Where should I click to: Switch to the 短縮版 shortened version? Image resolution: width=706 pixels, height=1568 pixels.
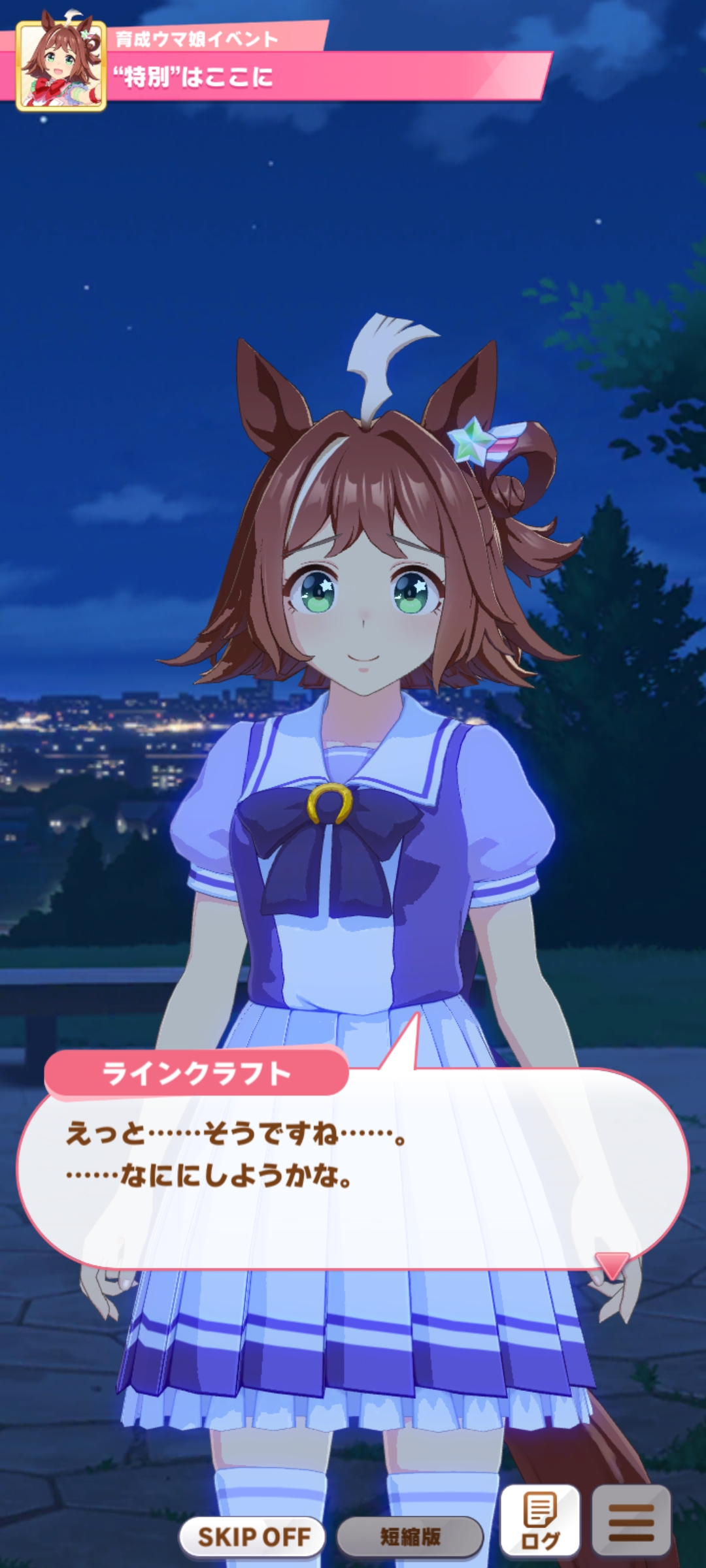click(410, 1537)
